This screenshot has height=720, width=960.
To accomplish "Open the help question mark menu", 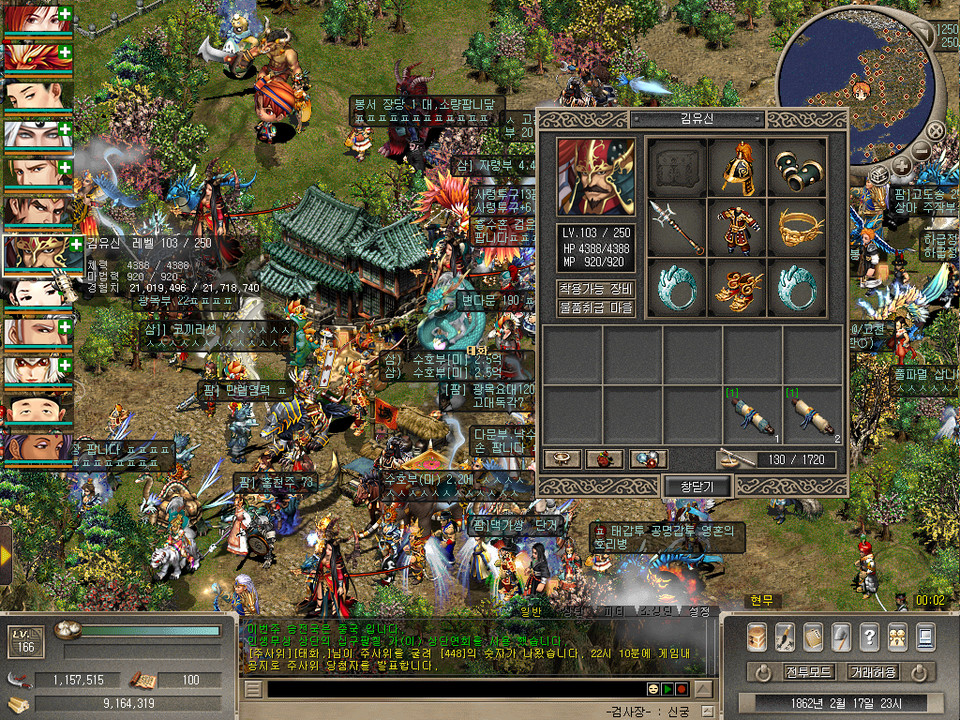I will (869, 637).
